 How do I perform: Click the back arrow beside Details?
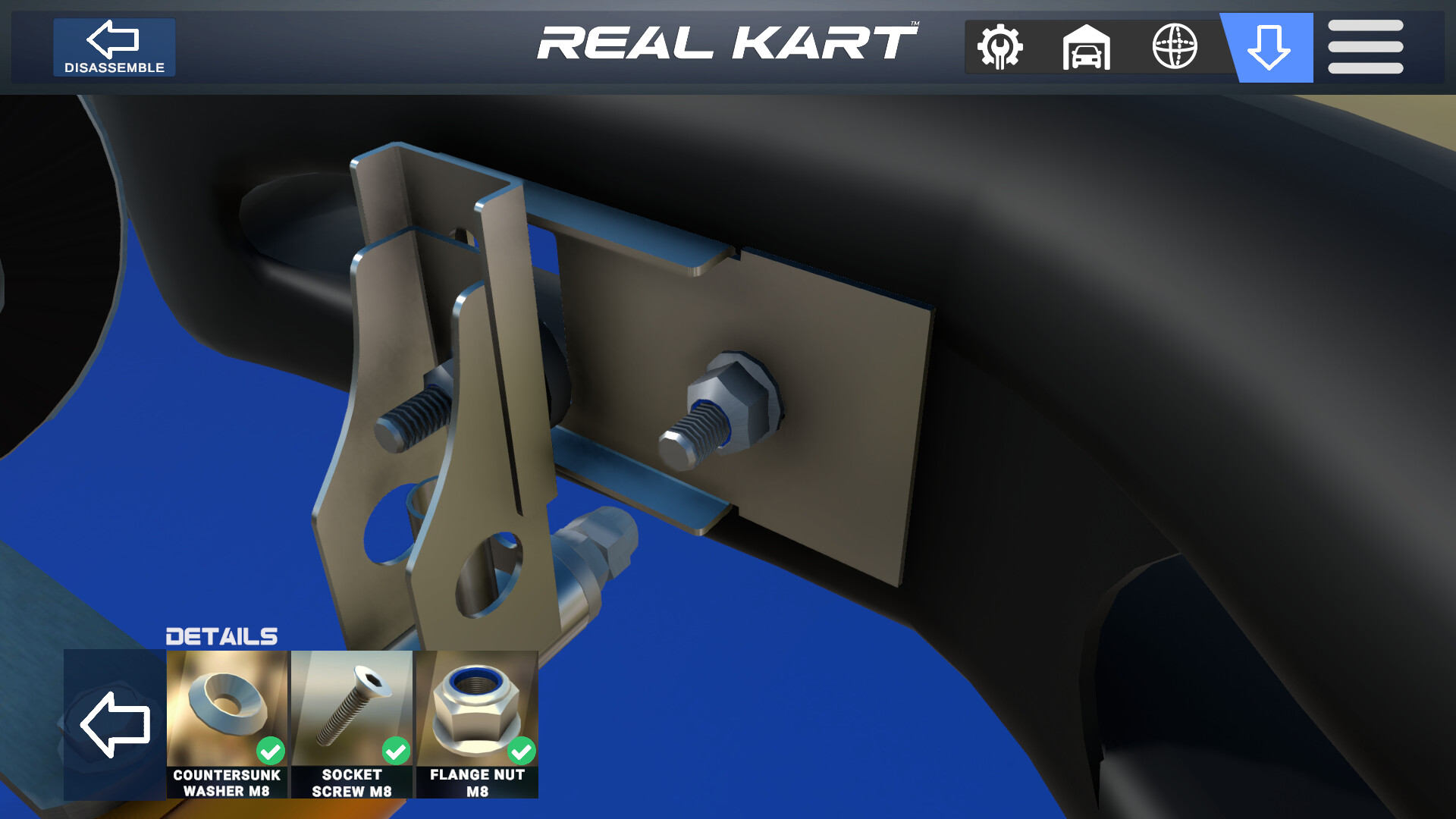(115, 726)
